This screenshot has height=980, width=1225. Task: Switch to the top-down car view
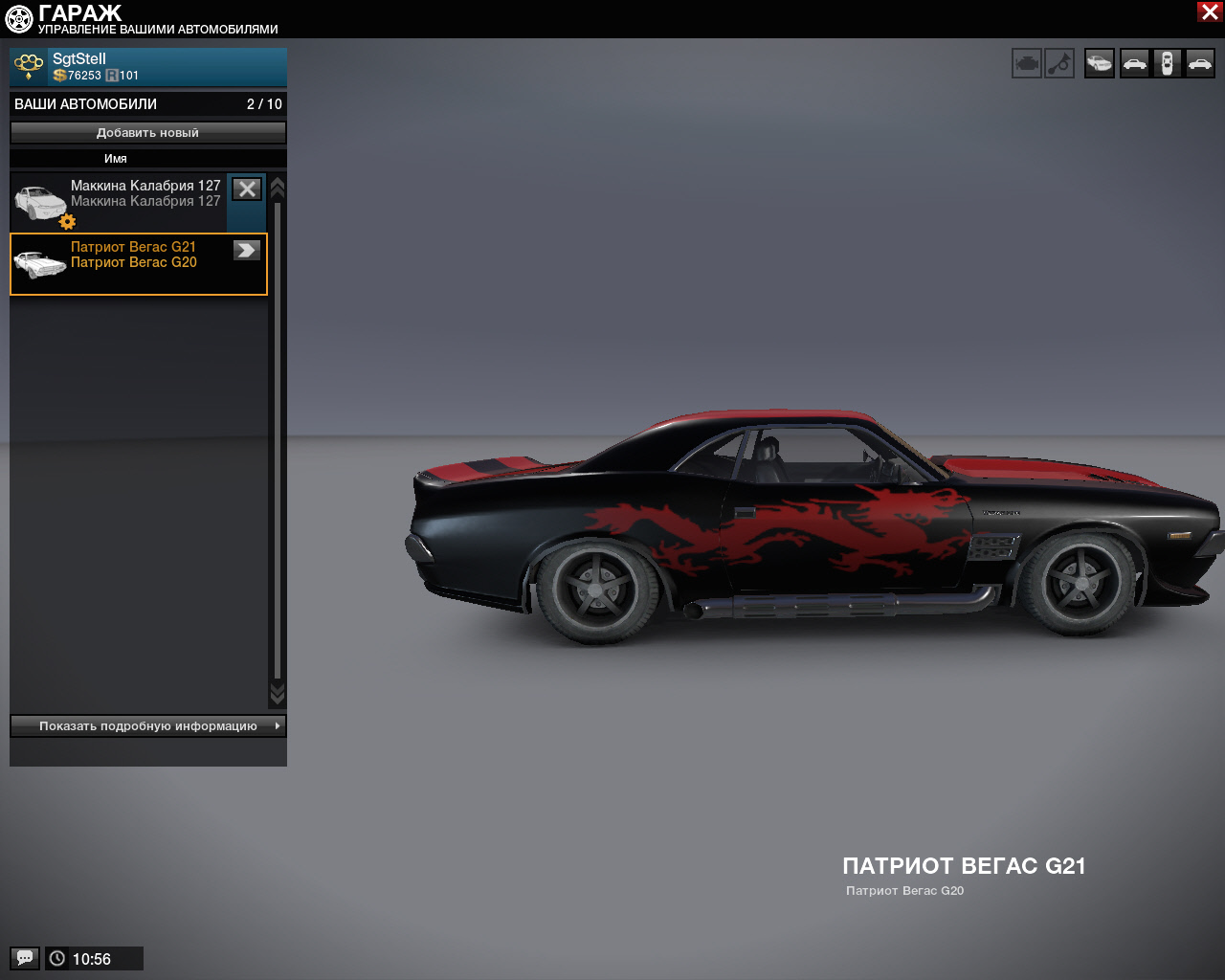[x=1167, y=64]
